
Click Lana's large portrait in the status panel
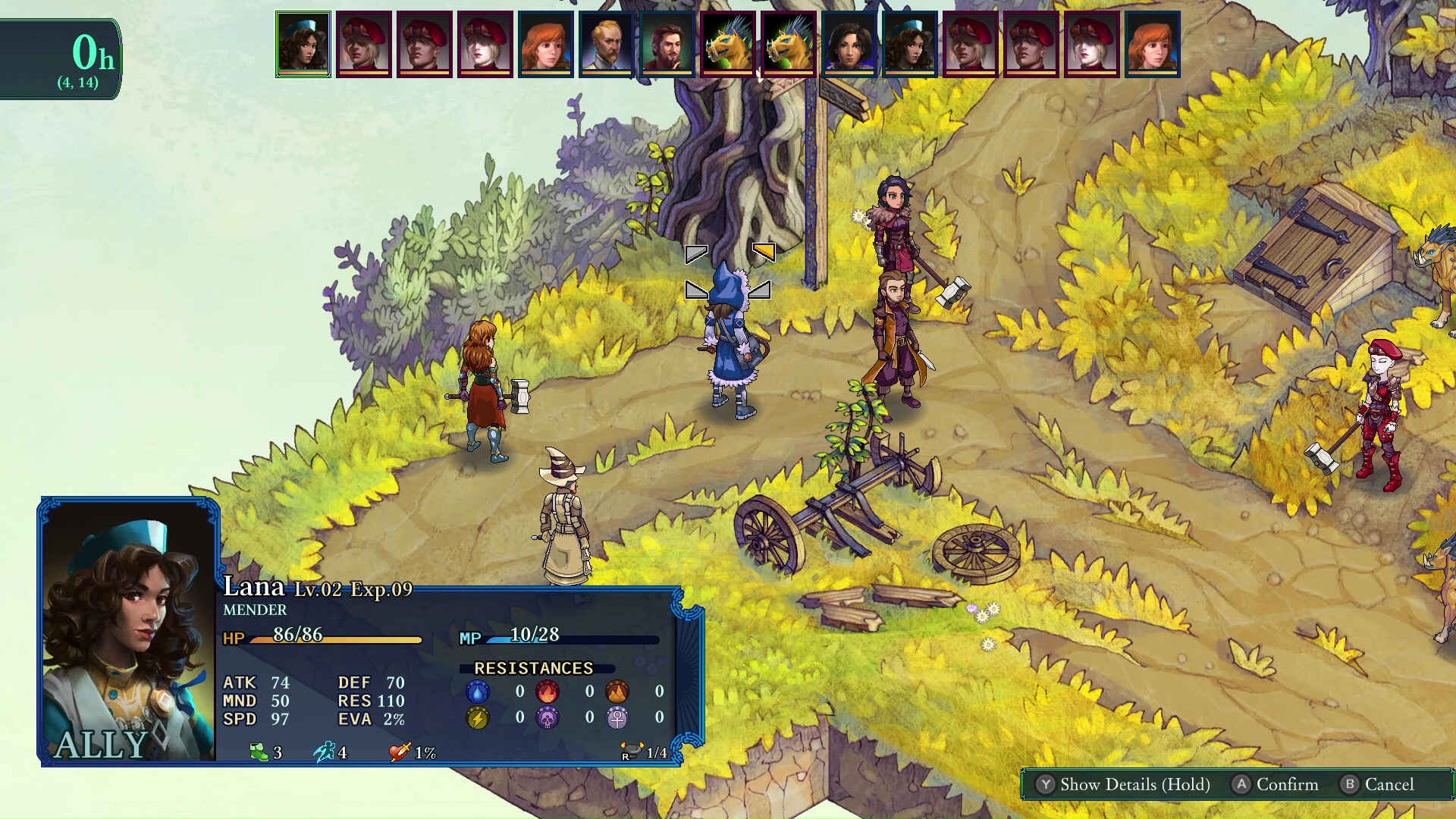point(128,631)
